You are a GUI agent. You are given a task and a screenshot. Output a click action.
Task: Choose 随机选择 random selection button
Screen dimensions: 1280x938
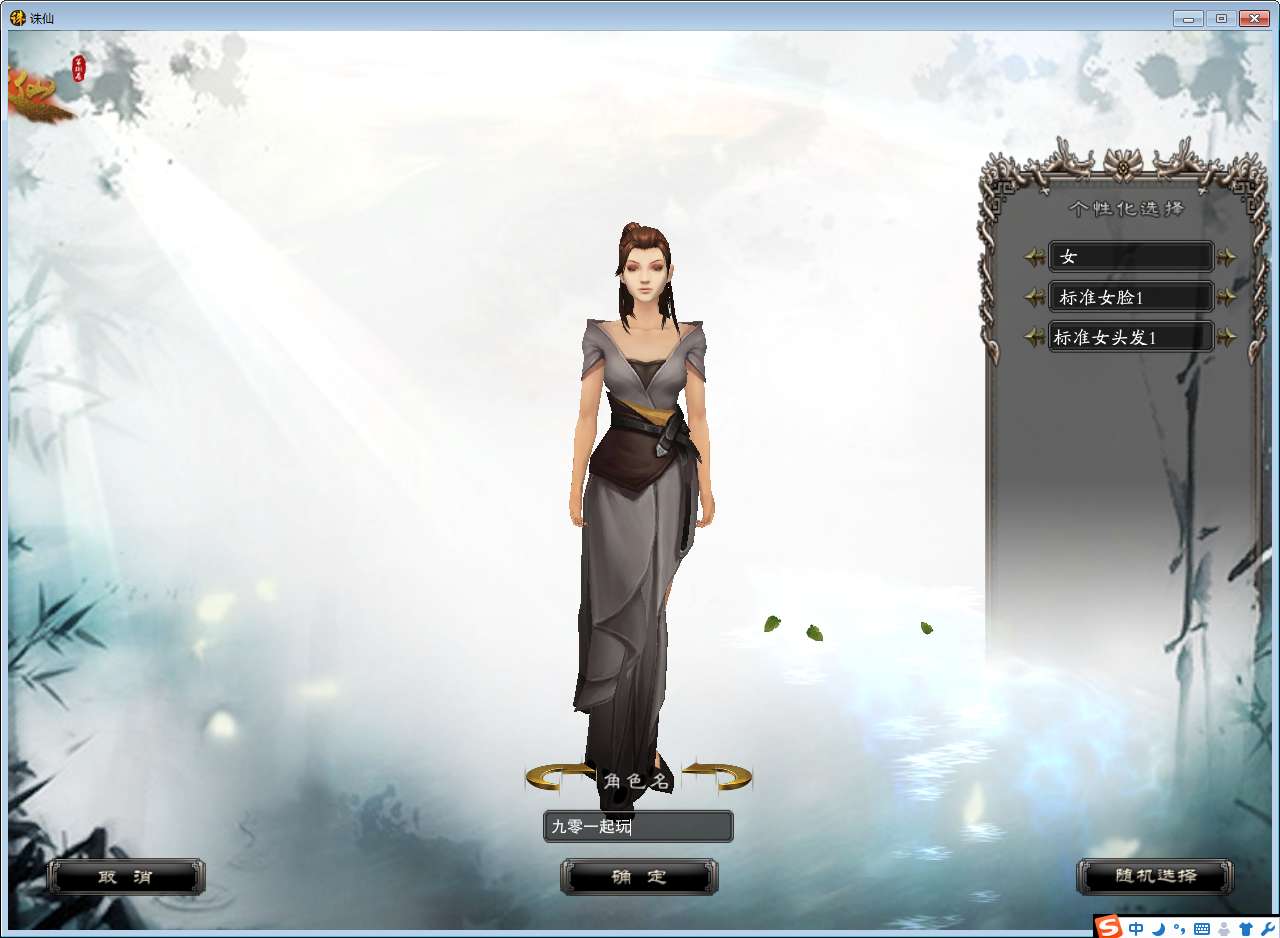(x=1155, y=877)
